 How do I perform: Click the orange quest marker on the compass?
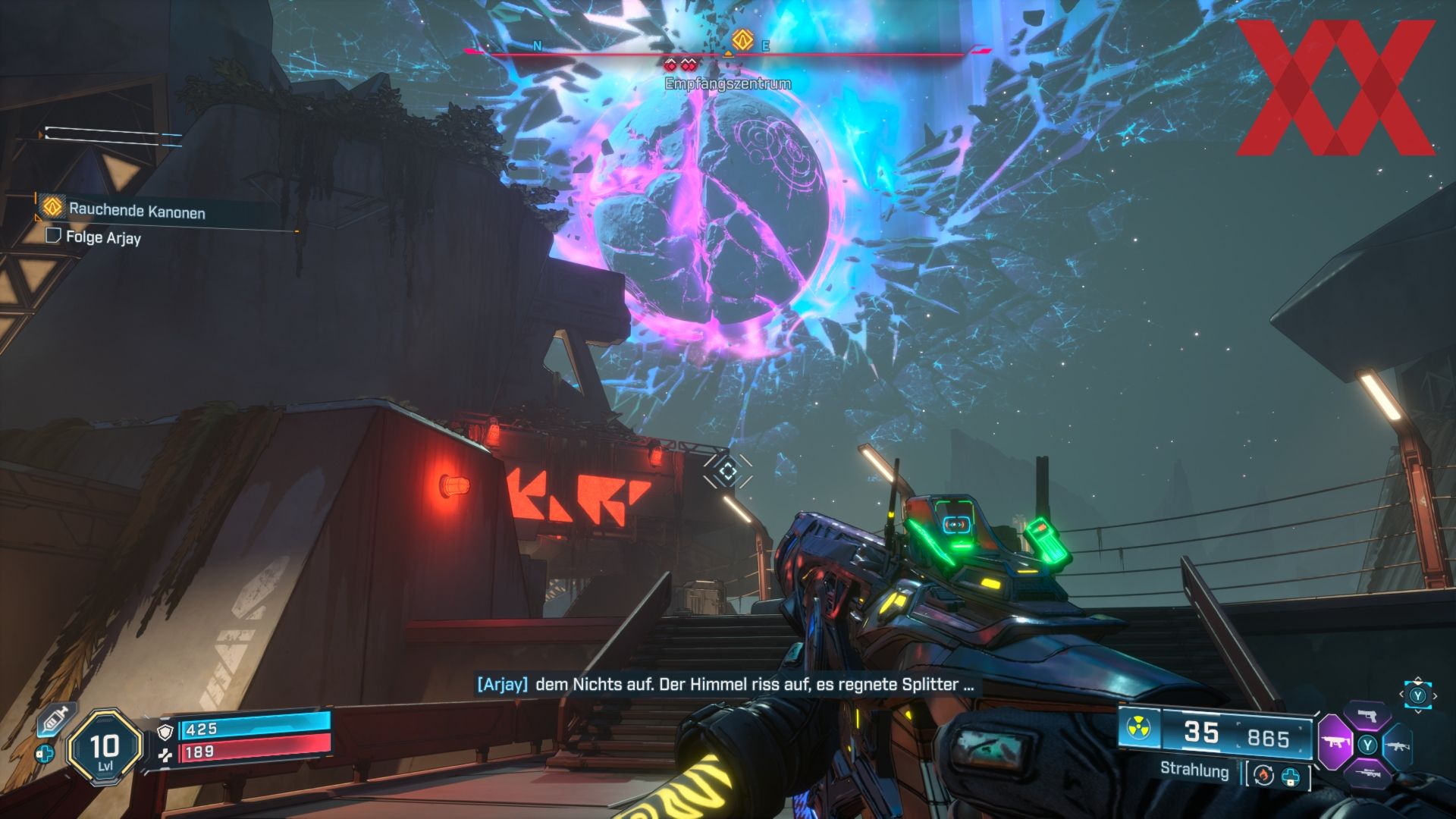click(x=742, y=40)
